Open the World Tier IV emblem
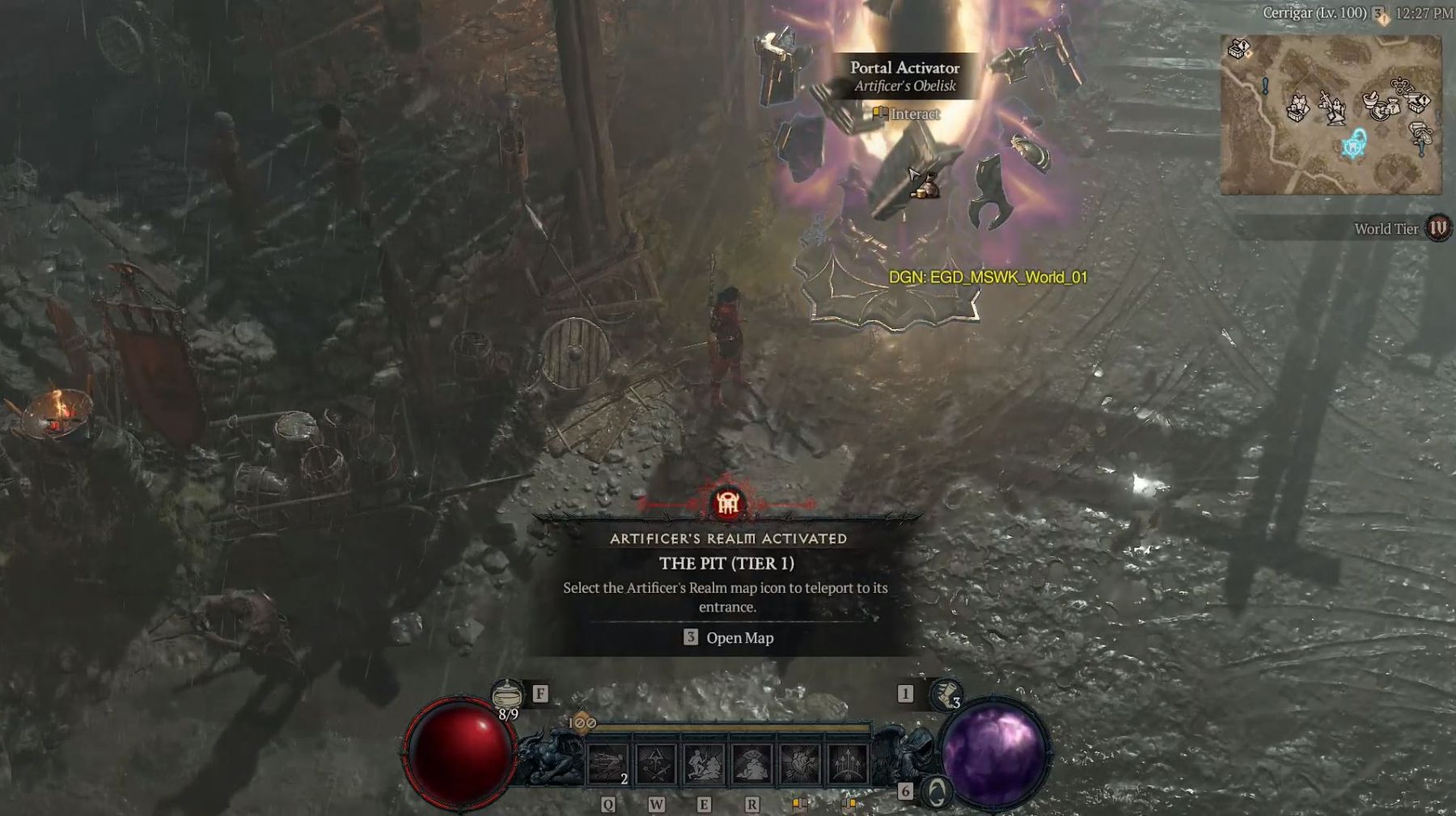This screenshot has width=1456, height=816. [x=1437, y=228]
